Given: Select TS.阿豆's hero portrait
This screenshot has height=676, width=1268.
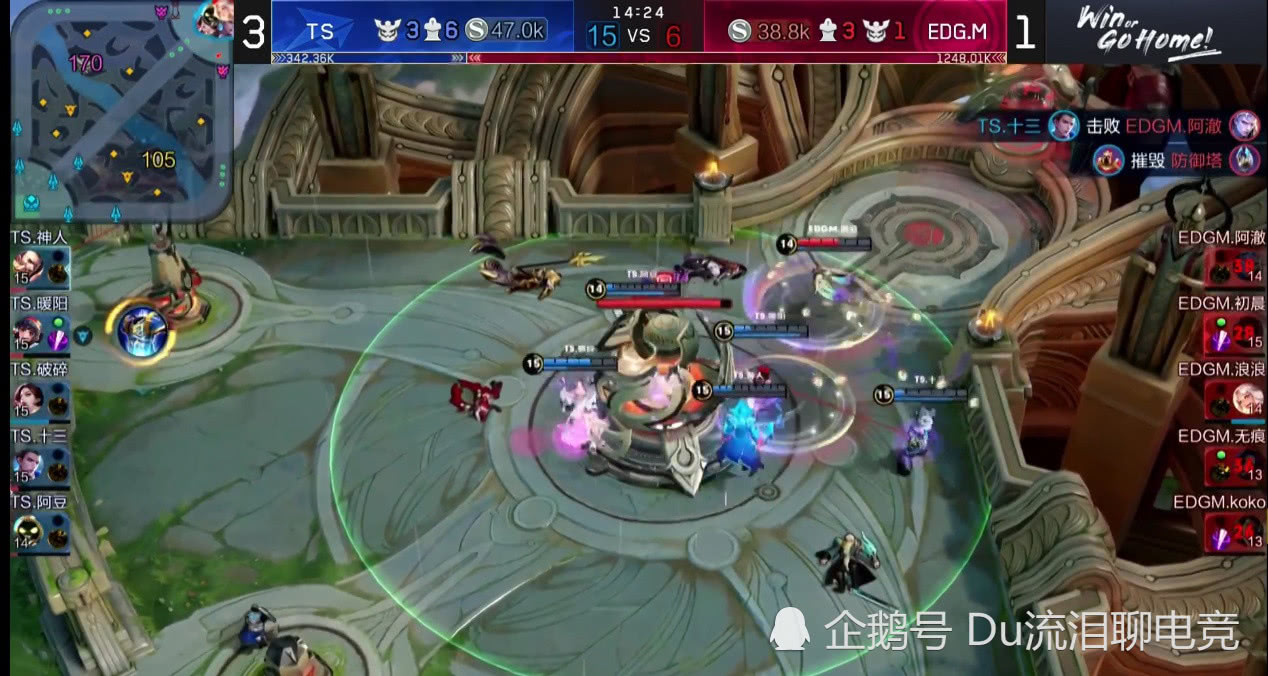Looking at the screenshot, I should [x=28, y=531].
